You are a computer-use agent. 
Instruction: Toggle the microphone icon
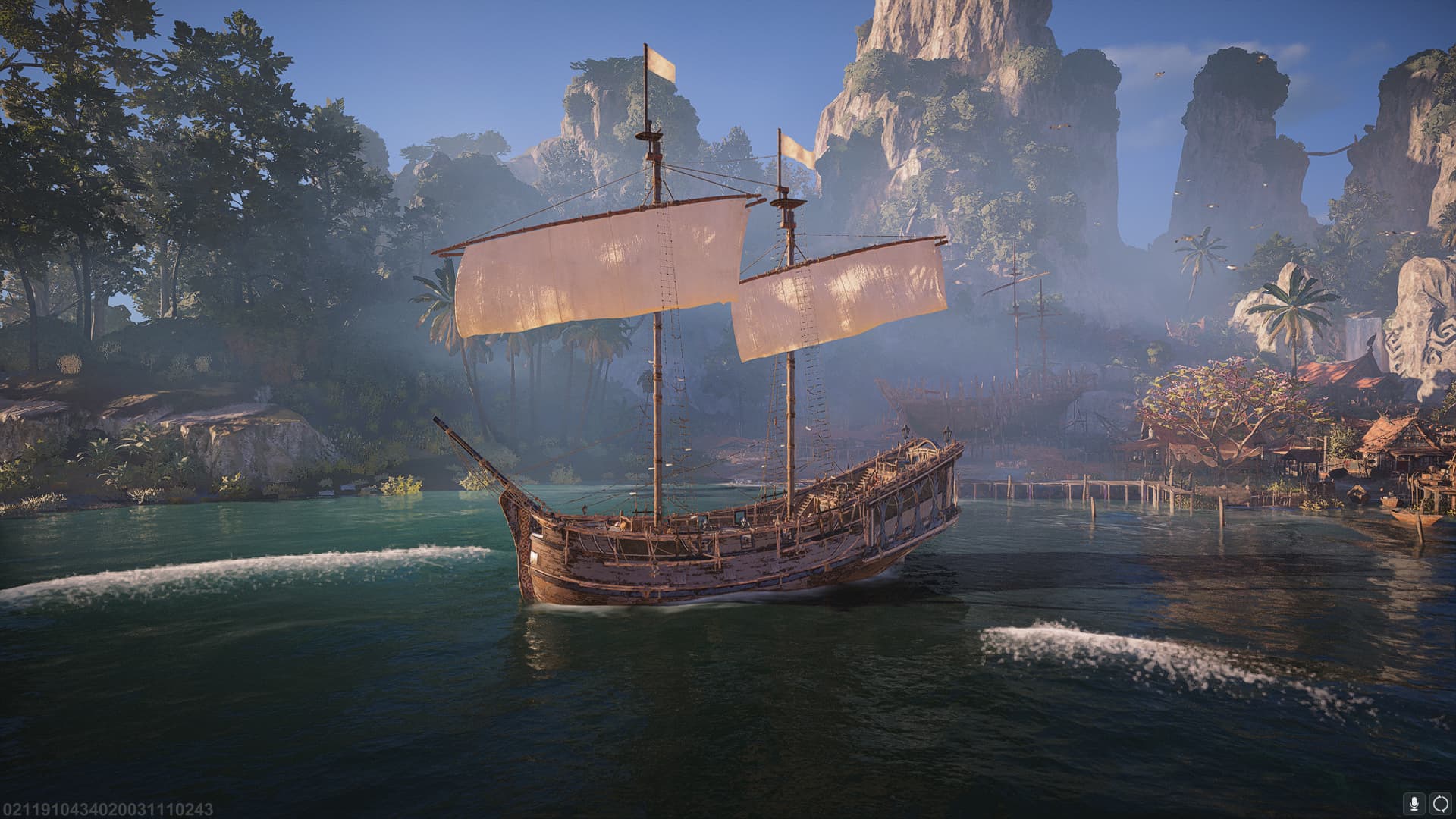(1415, 803)
